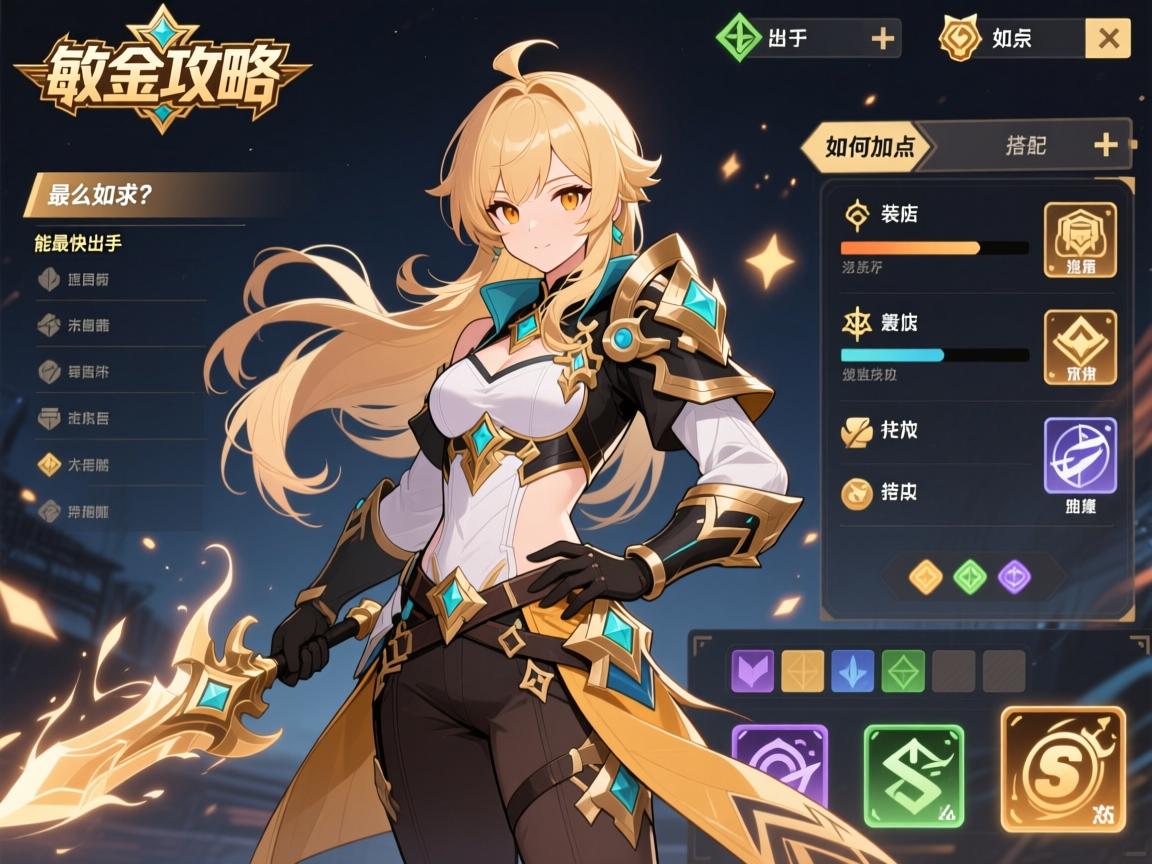Switch to the 如何加点 tab
This screenshot has height=864, width=1152.
[x=868, y=147]
